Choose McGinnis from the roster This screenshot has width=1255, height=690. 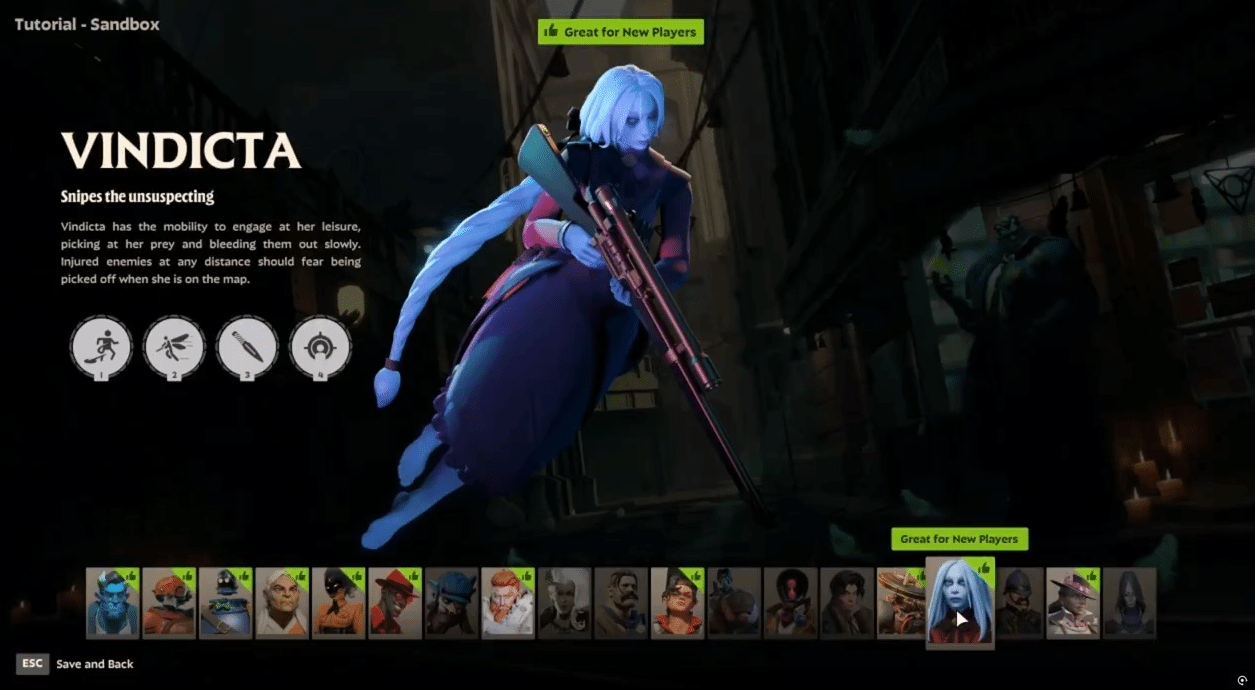tap(677, 602)
